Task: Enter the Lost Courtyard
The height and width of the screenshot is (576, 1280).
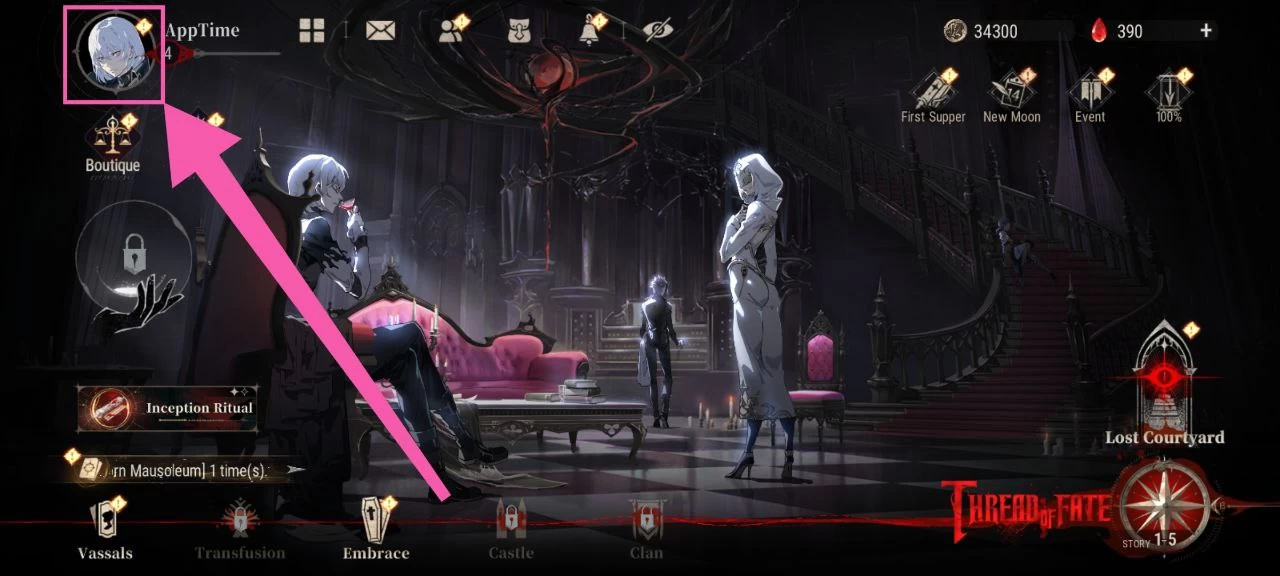Action: tap(1164, 385)
